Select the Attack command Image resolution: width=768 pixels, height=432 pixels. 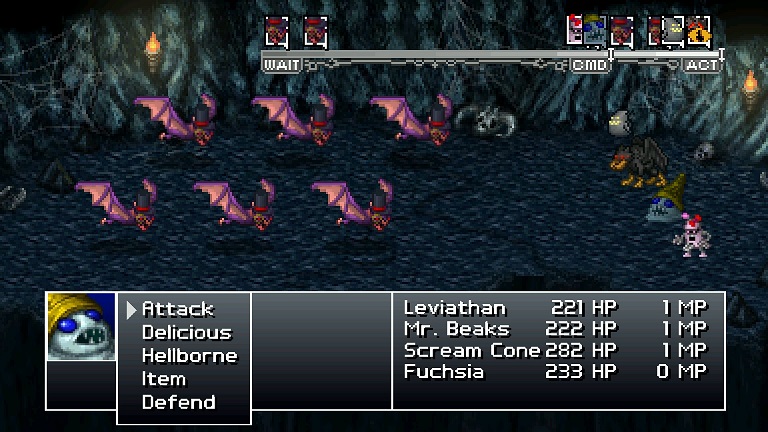pyautogui.click(x=178, y=310)
